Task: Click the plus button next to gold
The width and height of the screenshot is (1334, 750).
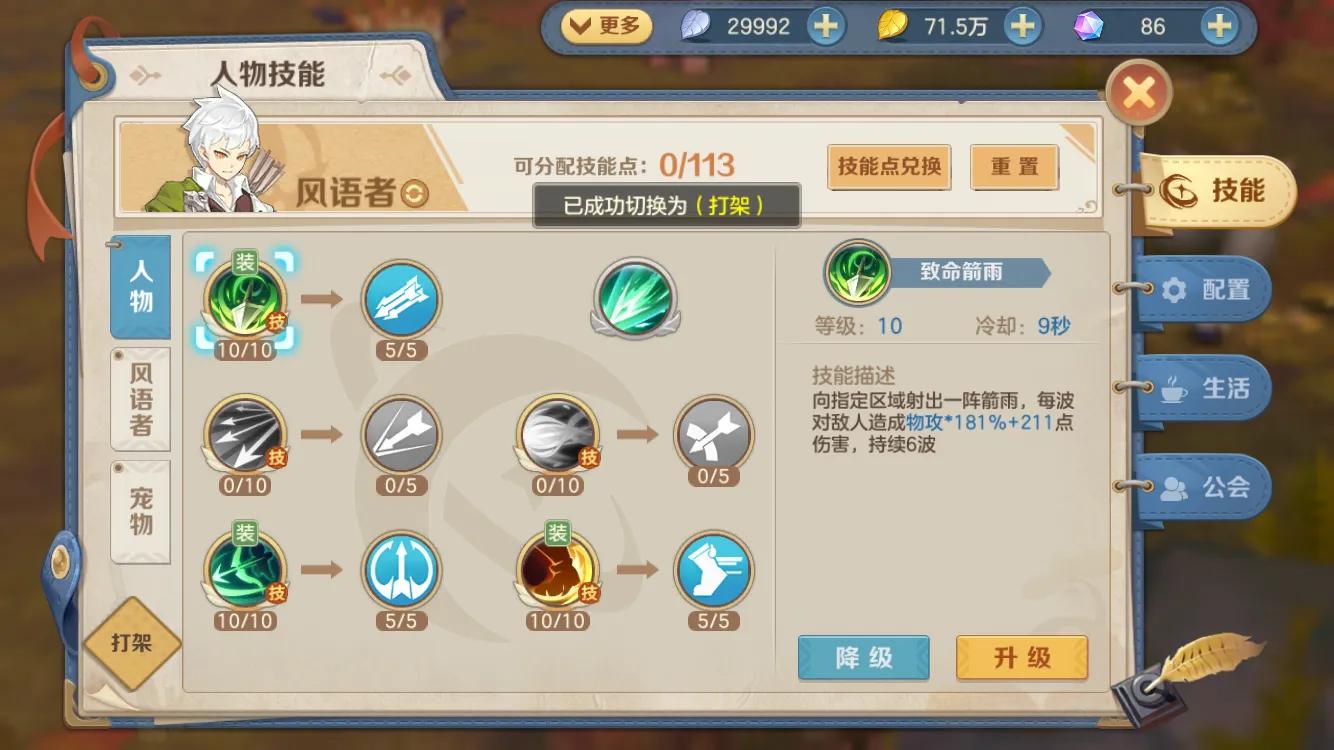Action: click(1021, 25)
